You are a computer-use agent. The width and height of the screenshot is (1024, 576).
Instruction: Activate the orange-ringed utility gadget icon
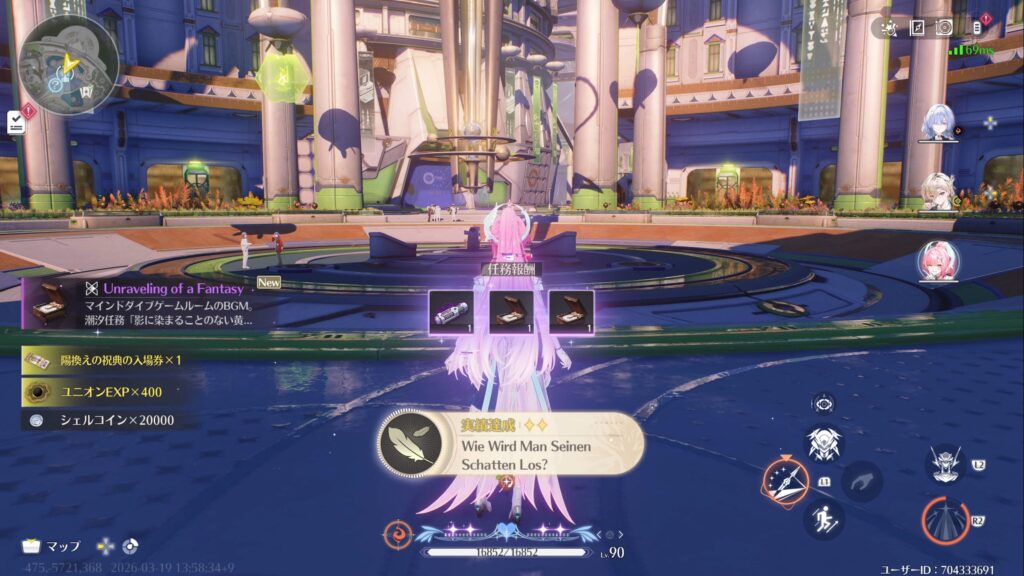tap(786, 481)
